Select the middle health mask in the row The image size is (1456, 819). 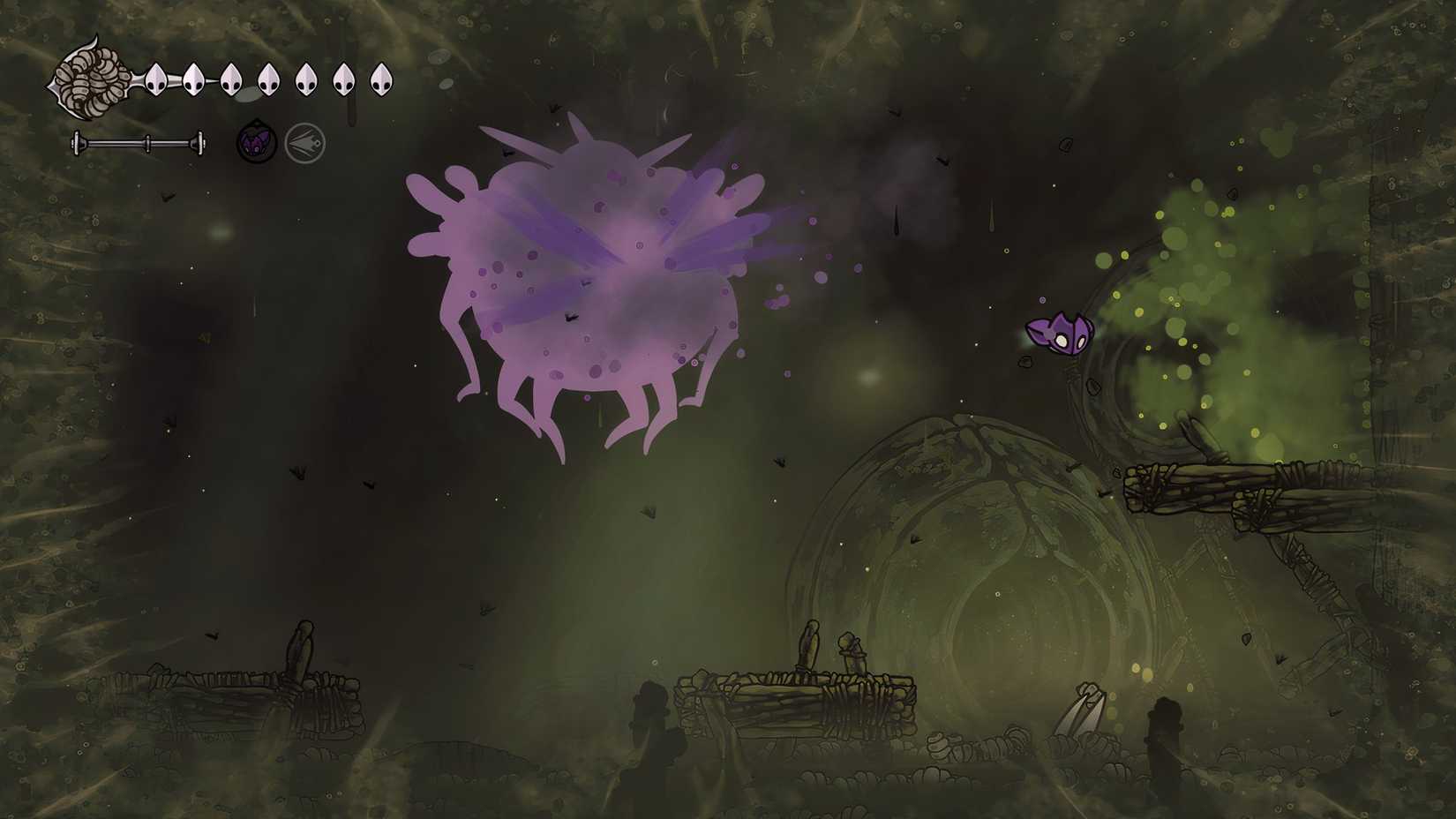pos(269,80)
